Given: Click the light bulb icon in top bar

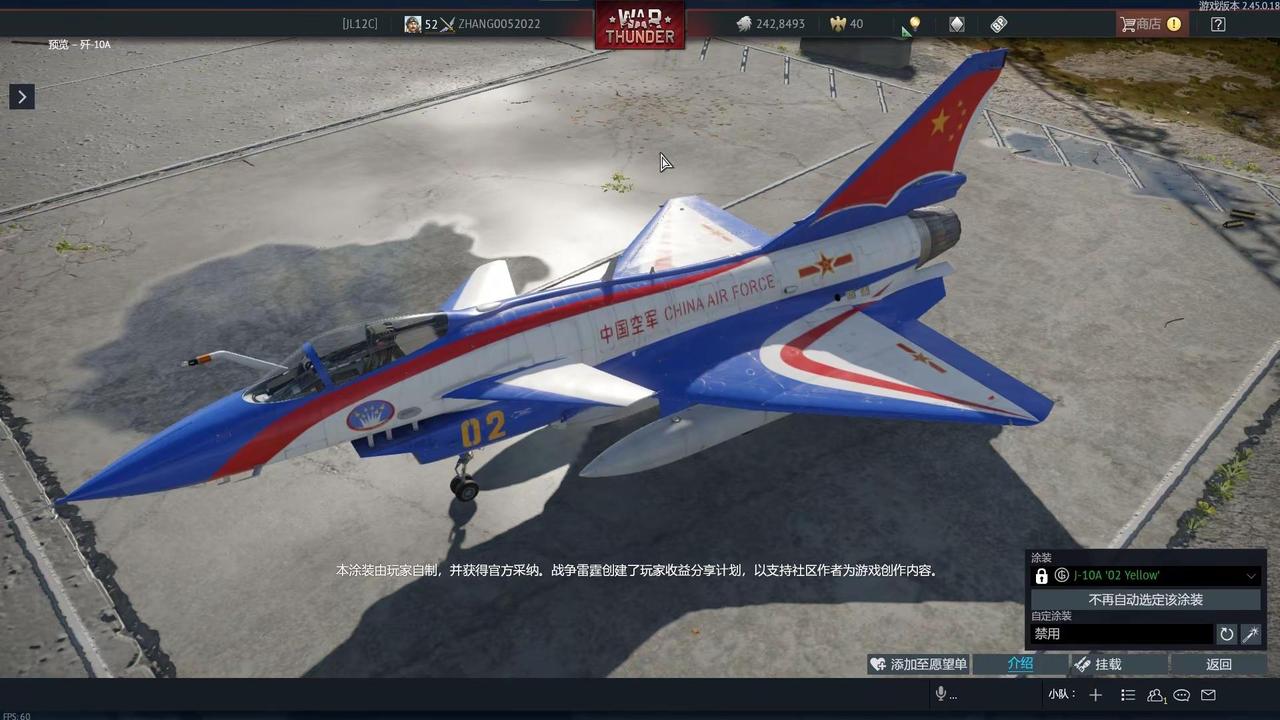Looking at the screenshot, I should 913,24.
